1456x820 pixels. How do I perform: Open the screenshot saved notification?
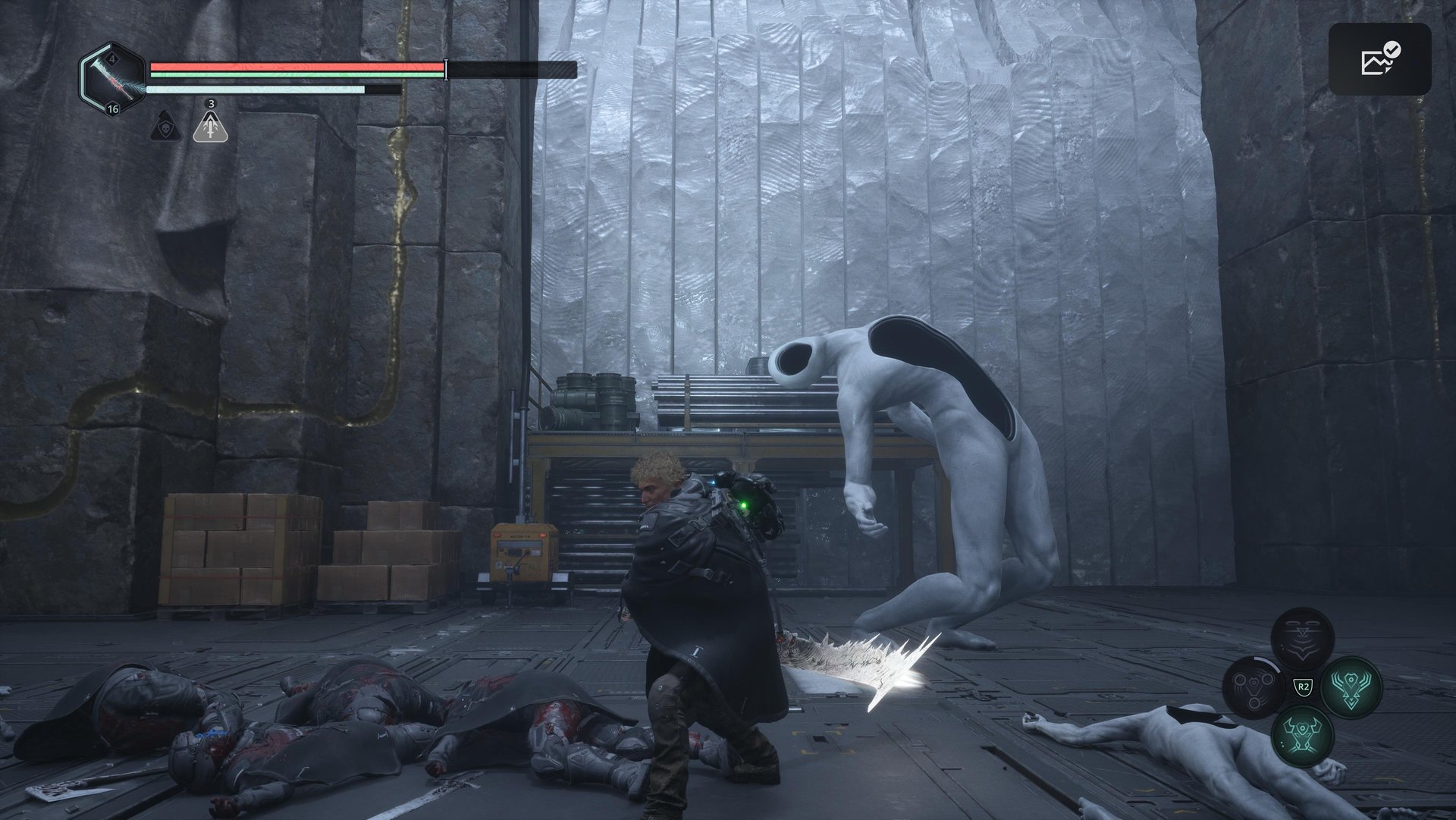coord(1379,59)
